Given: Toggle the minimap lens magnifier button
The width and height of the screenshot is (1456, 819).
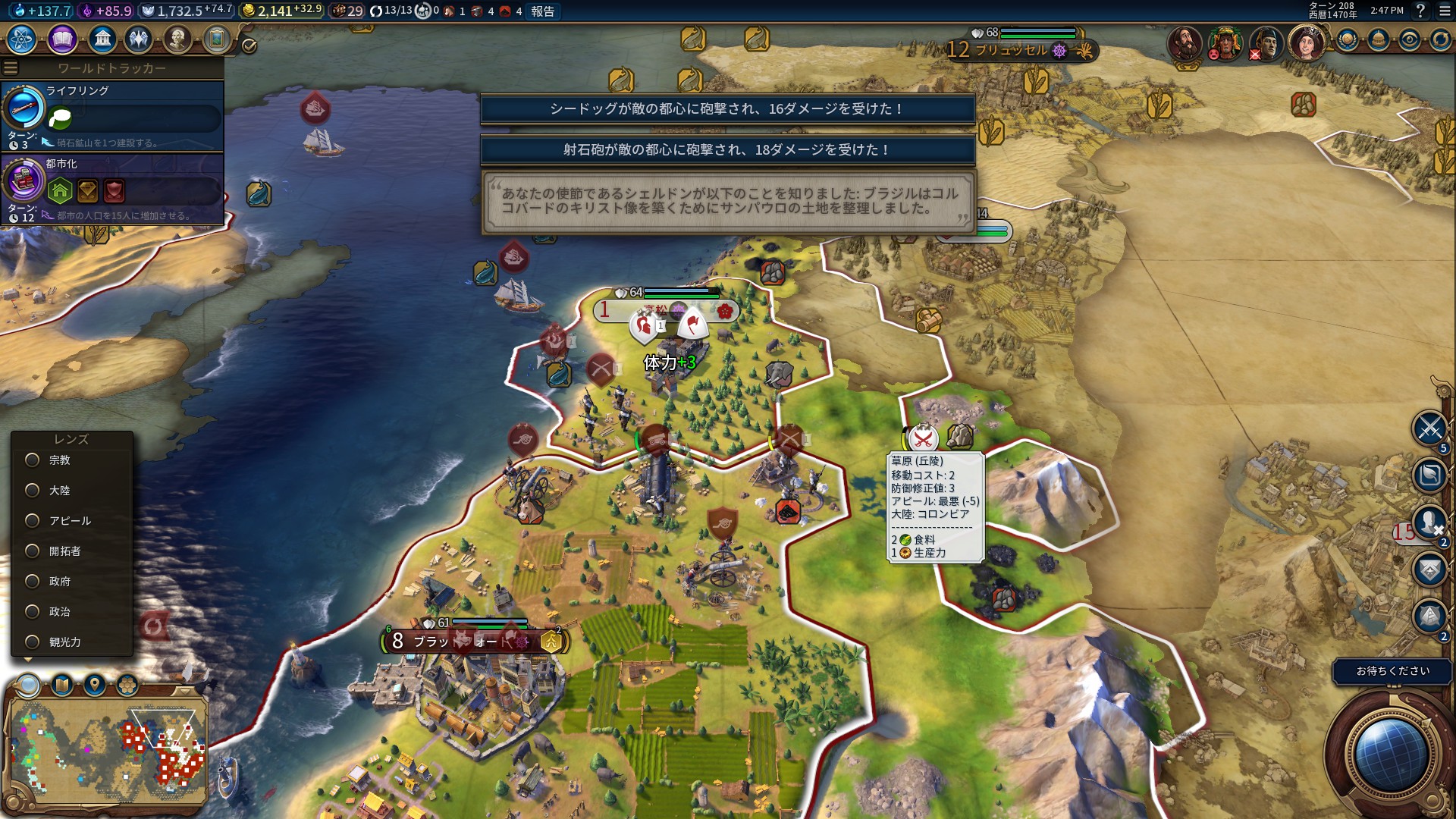Looking at the screenshot, I should pyautogui.click(x=29, y=686).
